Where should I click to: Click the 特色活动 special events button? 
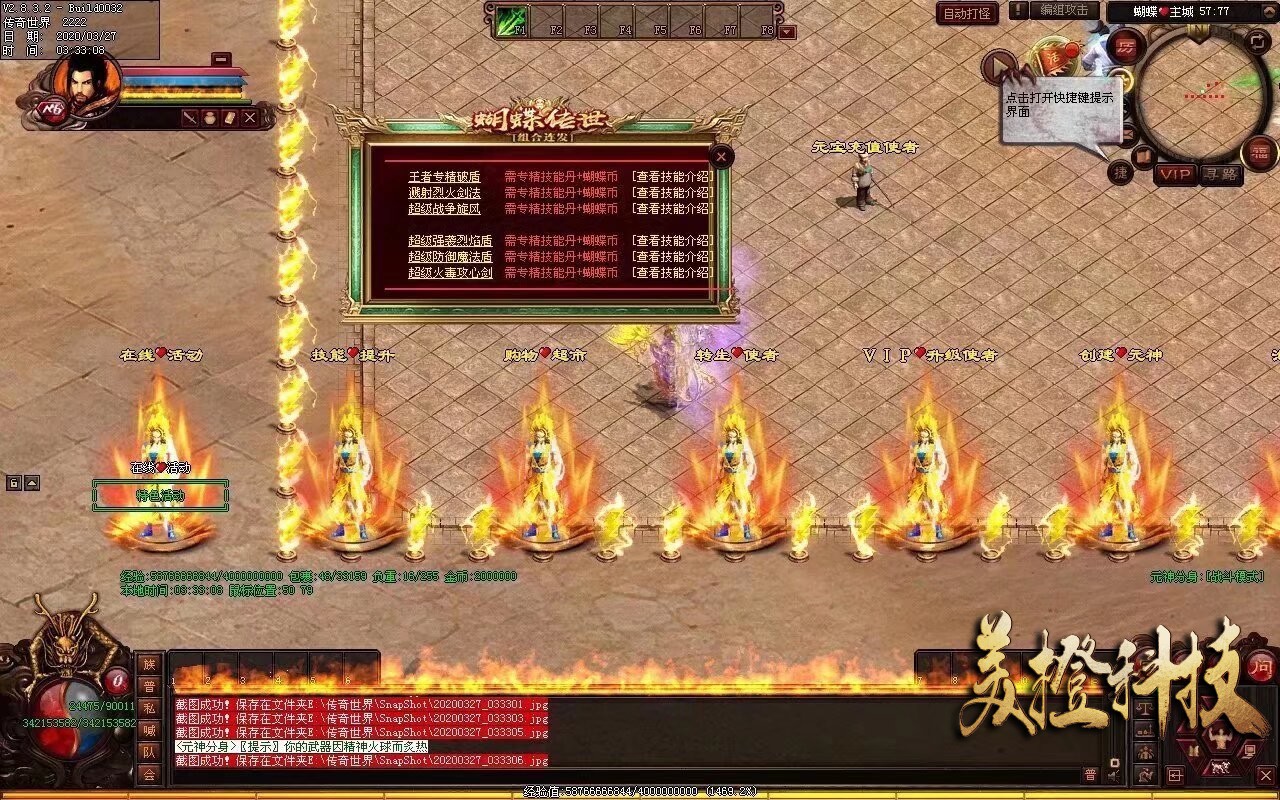click(x=163, y=493)
